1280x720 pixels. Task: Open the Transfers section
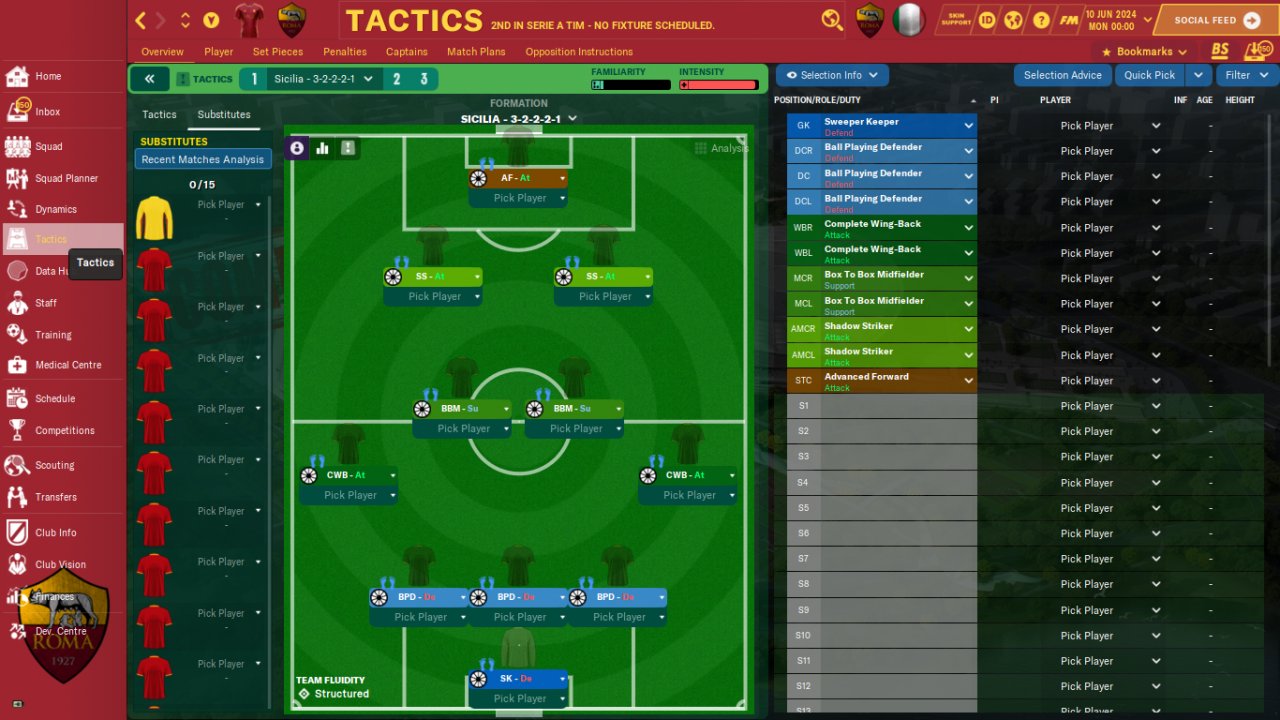pyautogui.click(x=55, y=497)
